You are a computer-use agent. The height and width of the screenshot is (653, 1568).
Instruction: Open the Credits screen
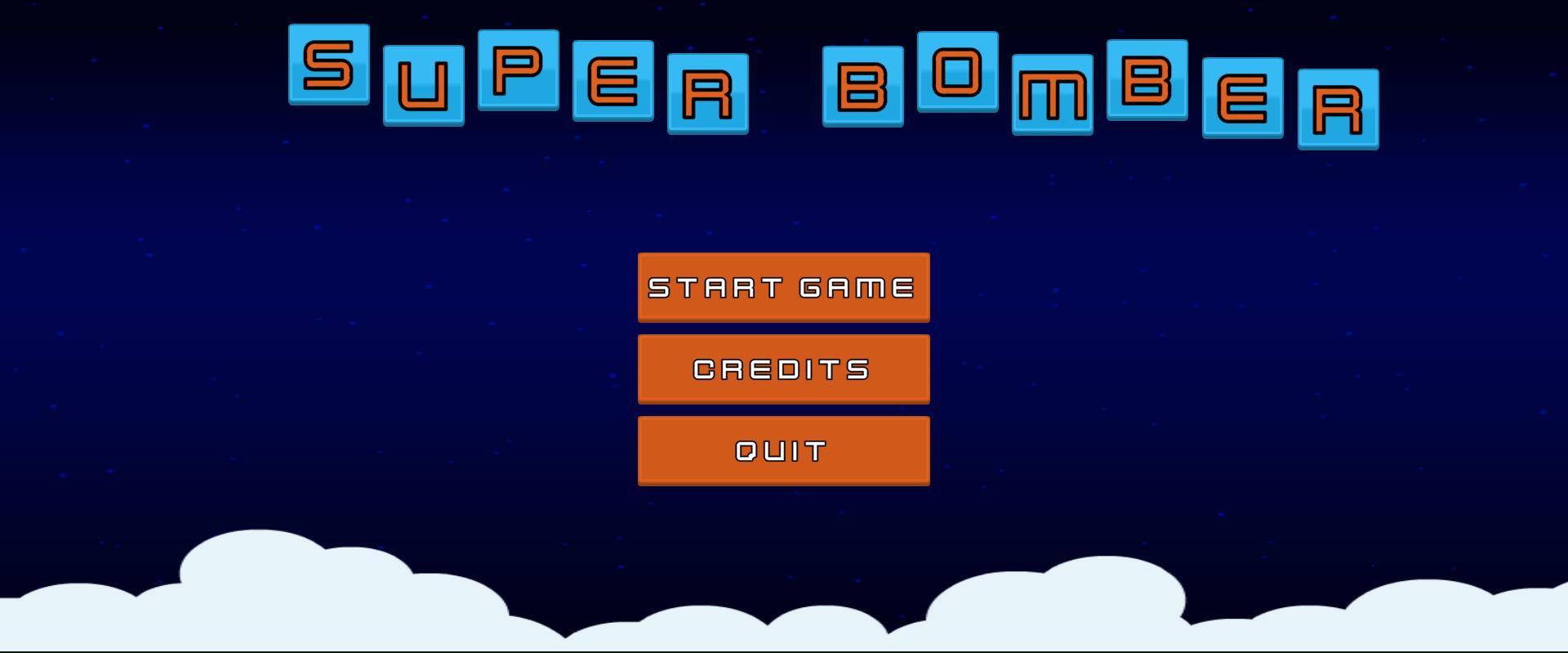[782, 369]
